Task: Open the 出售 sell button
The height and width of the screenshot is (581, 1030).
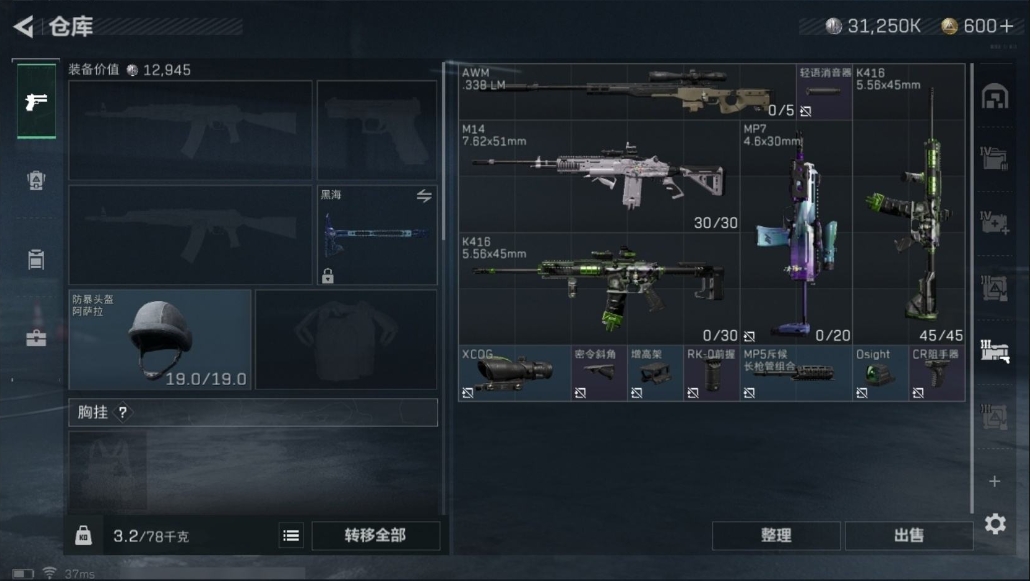Action: pos(908,535)
